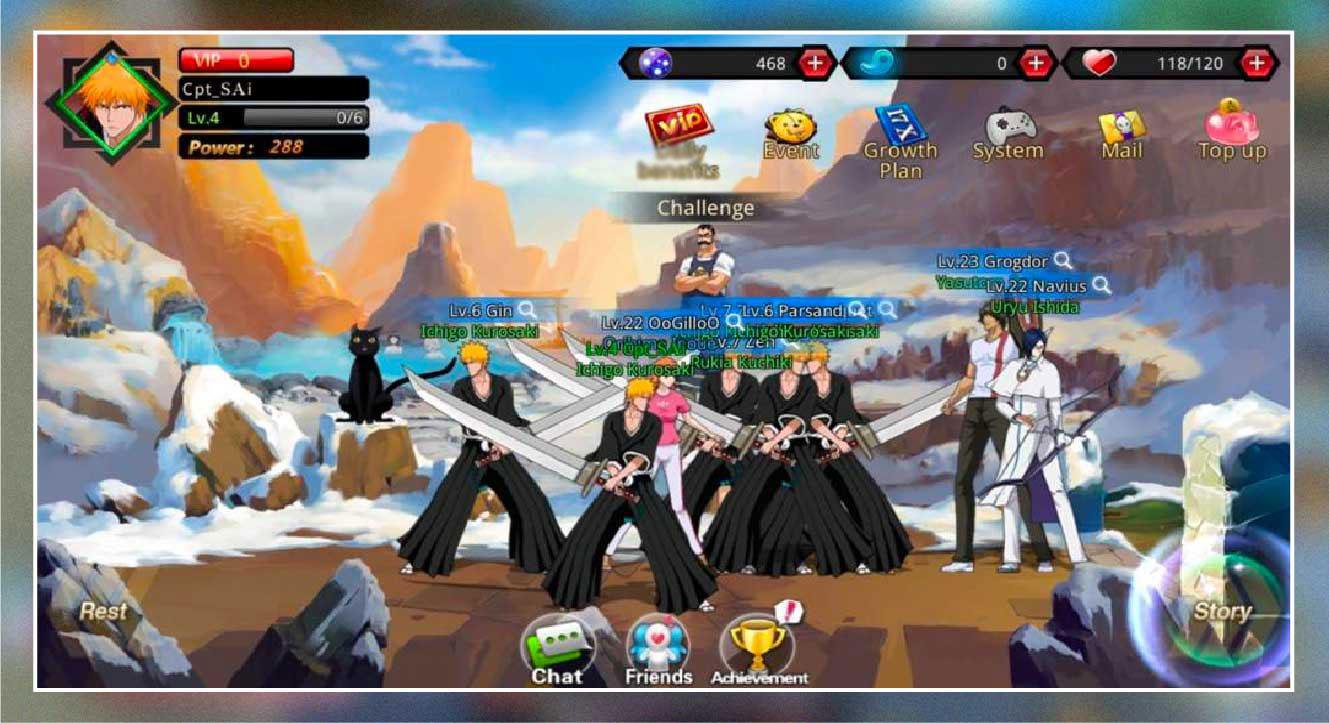Add diamonds with the plus button

tap(815, 62)
